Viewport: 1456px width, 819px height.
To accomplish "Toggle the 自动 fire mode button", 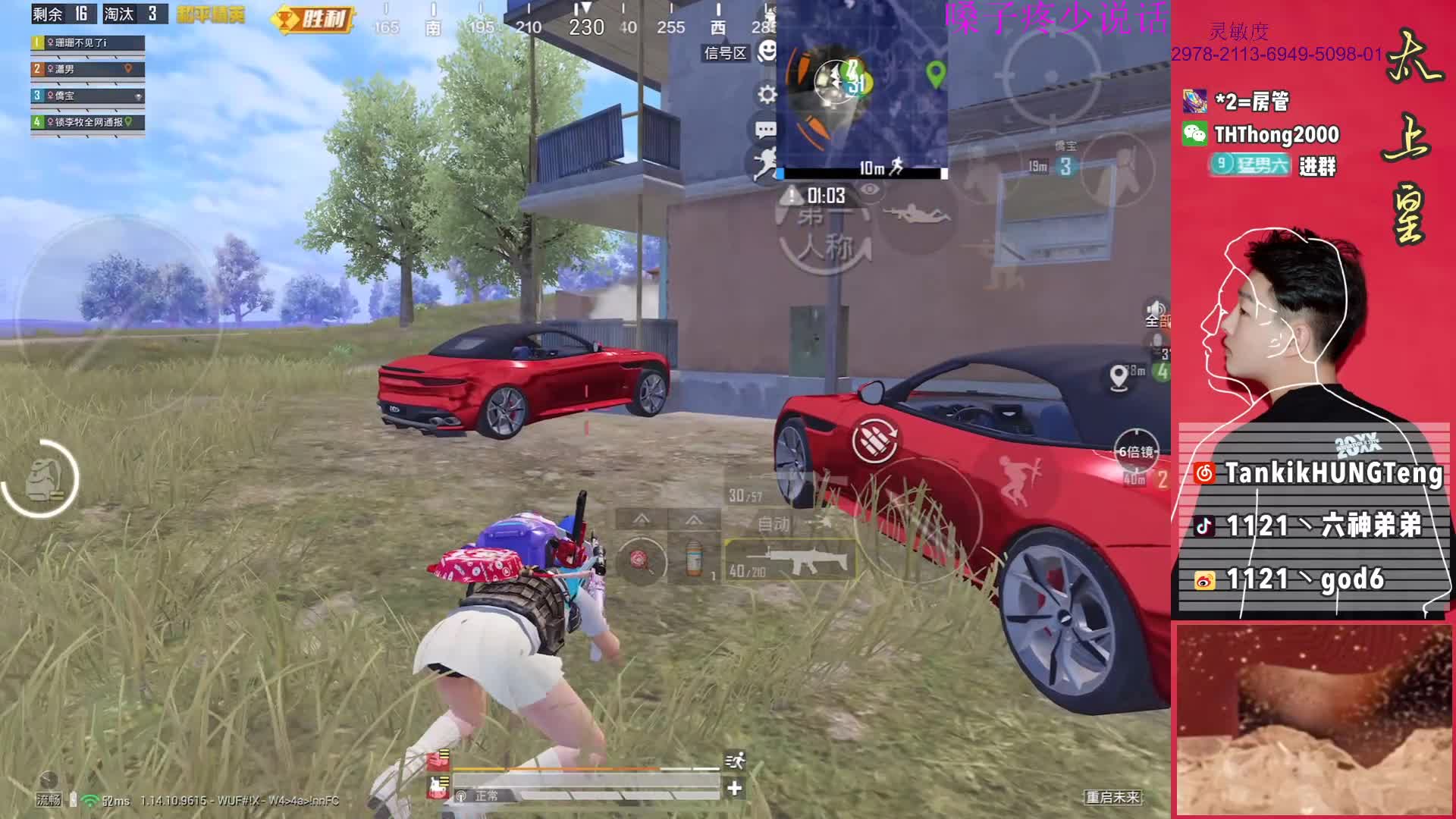I will click(x=774, y=524).
